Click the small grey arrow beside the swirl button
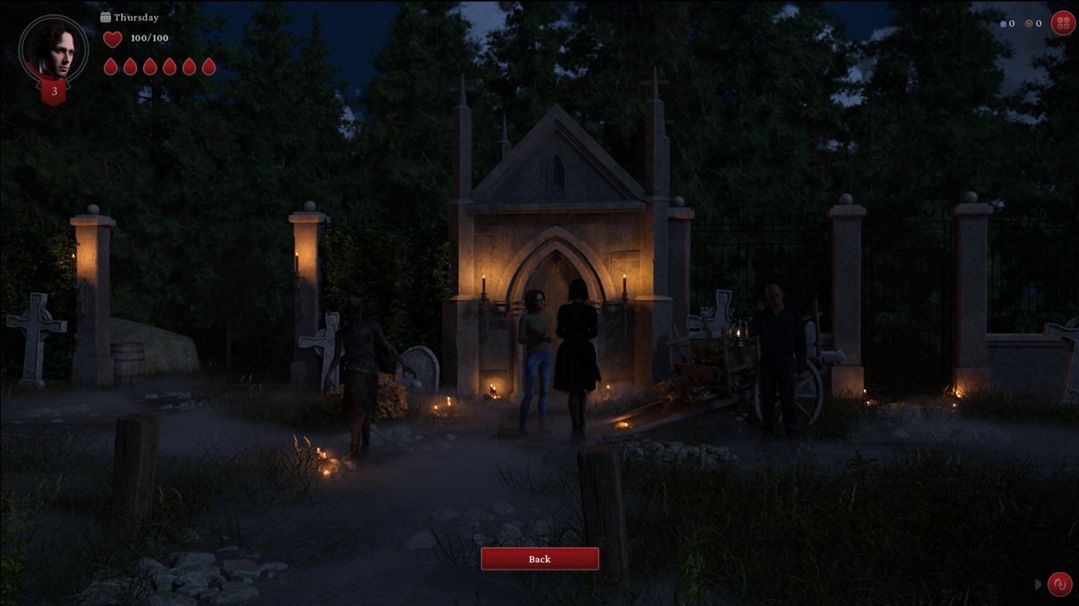The image size is (1079, 606). 1038,584
